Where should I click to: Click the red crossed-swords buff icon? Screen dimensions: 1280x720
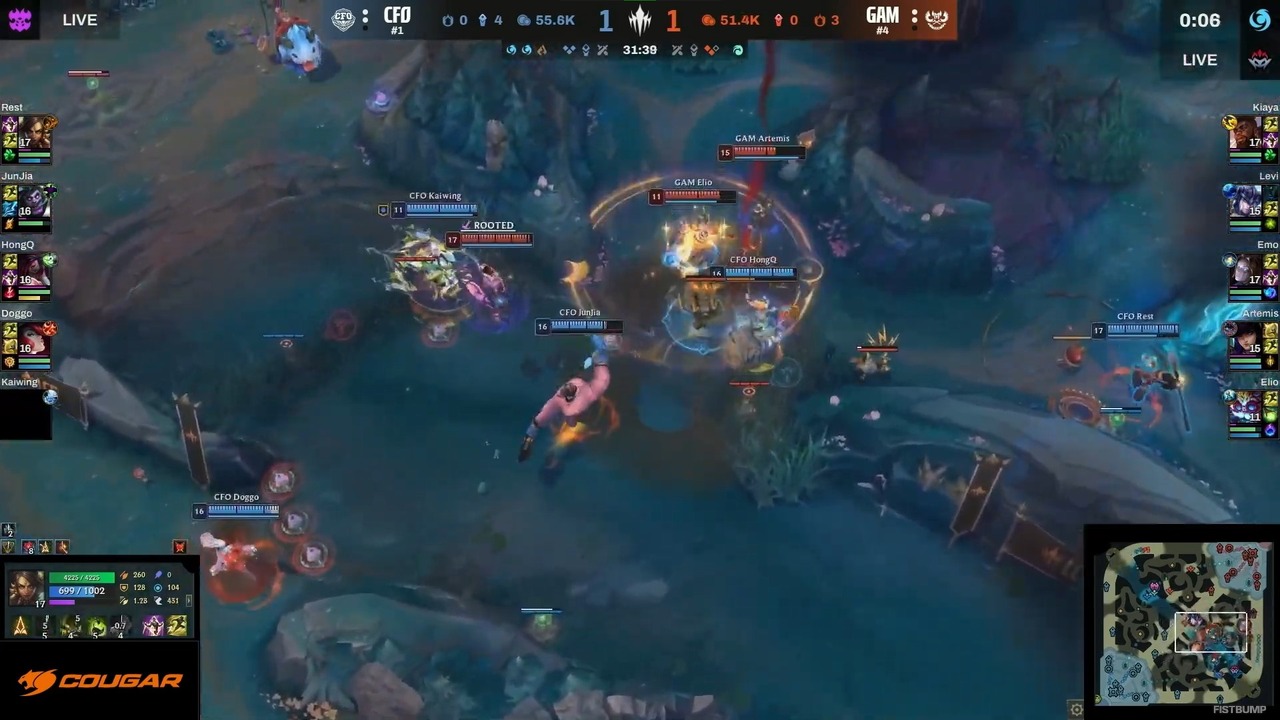pos(180,547)
